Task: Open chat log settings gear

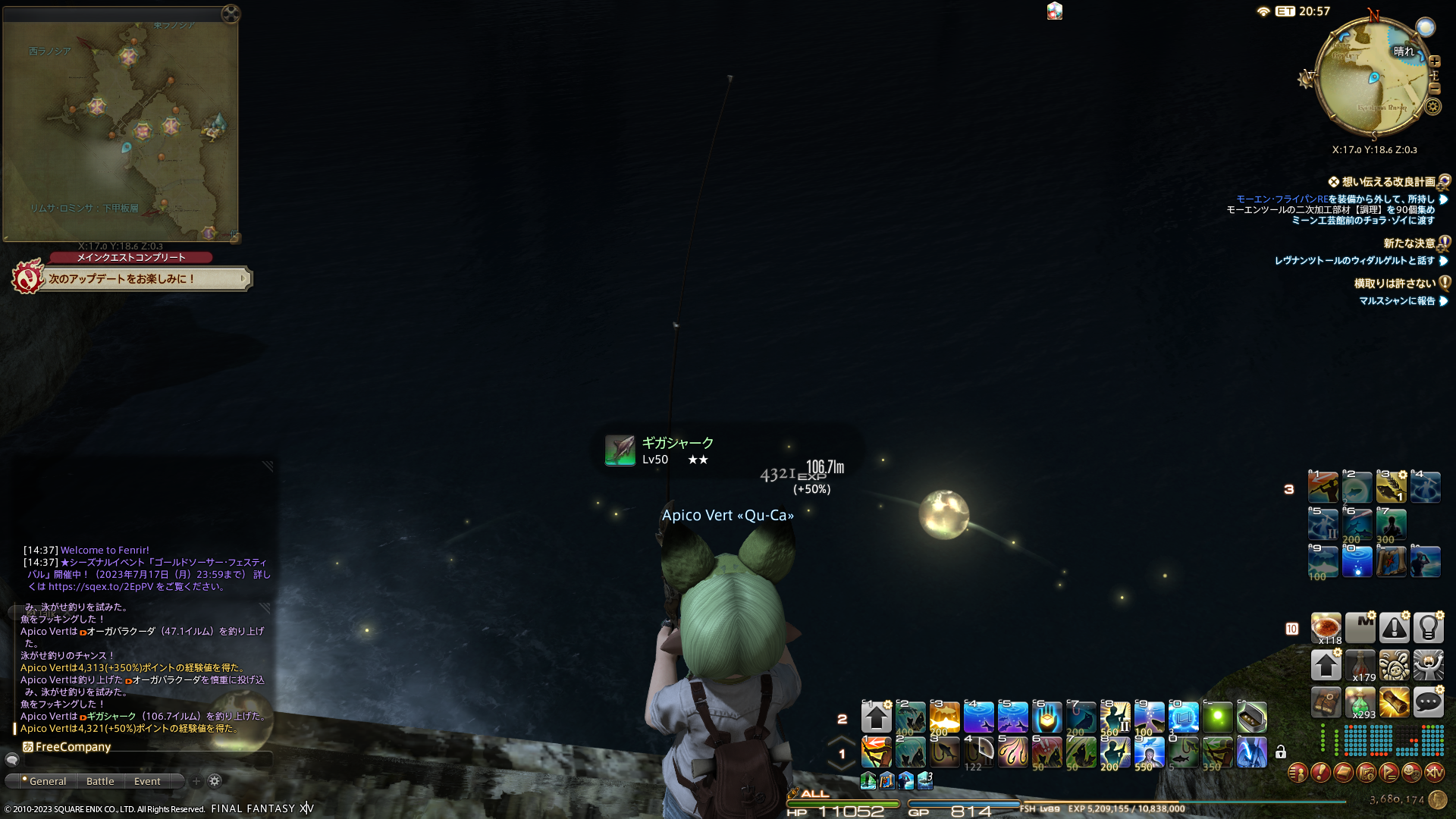Action: [215, 781]
